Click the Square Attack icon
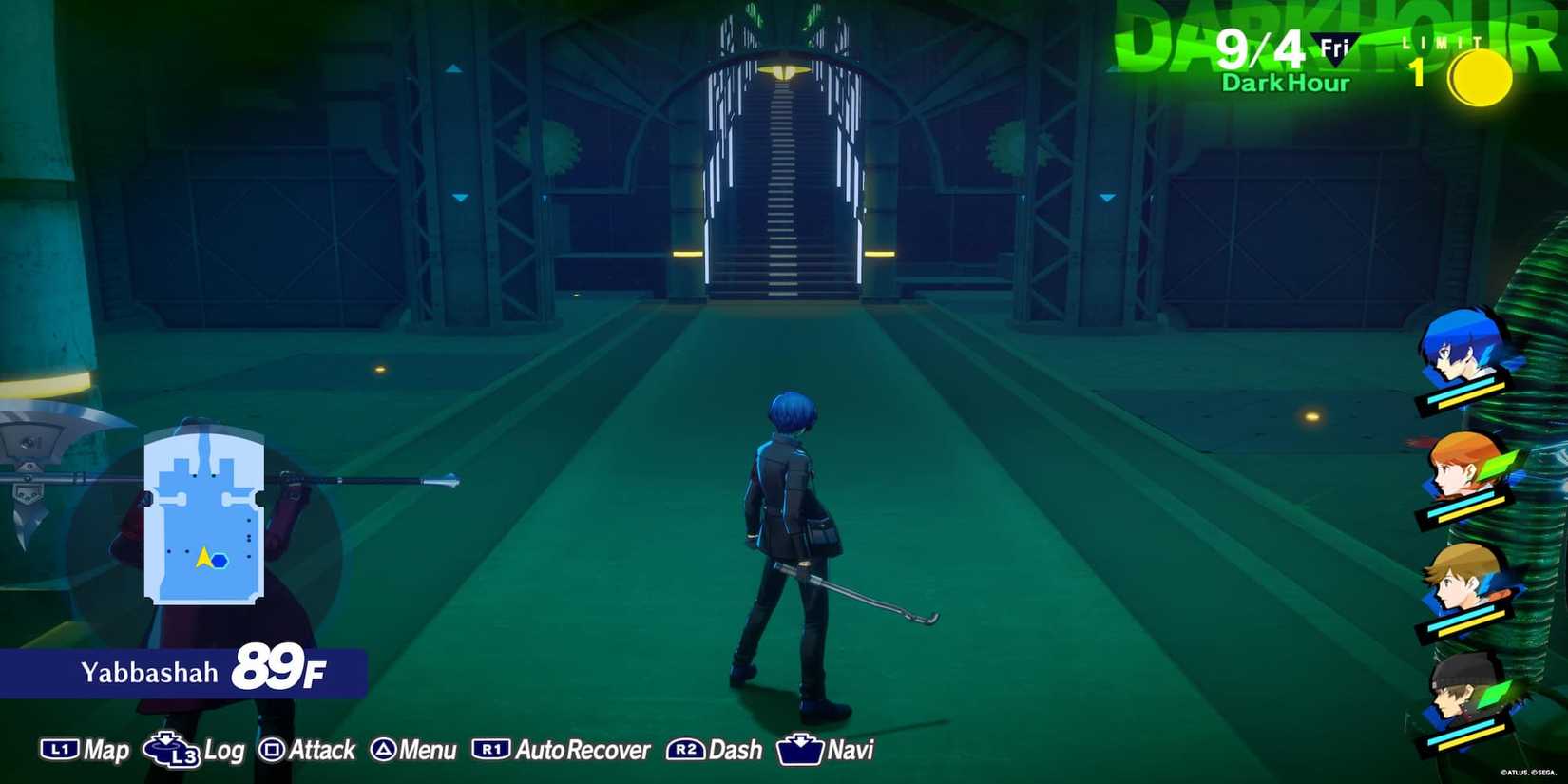1568x784 pixels. 275,750
